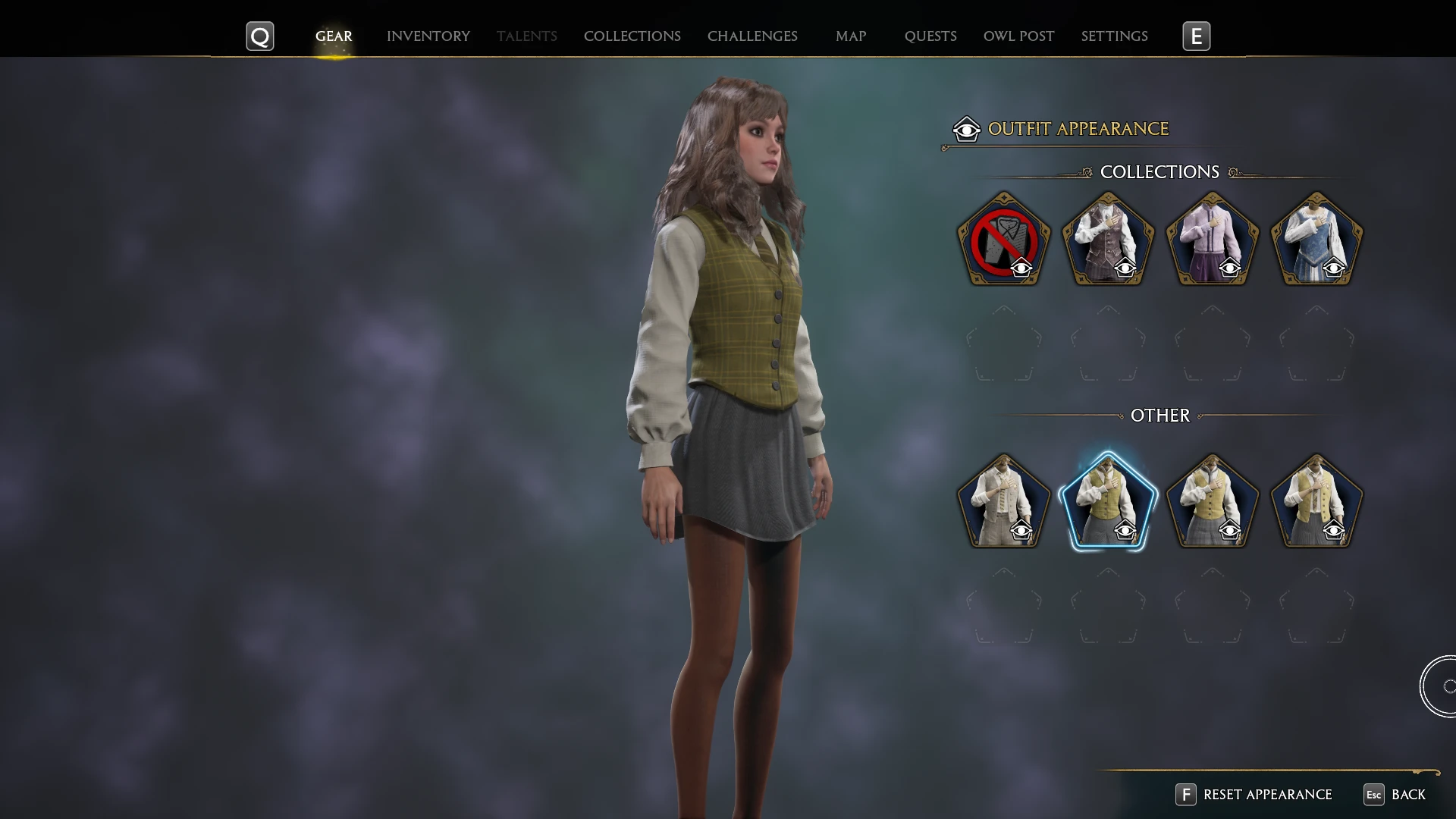The image size is (1456, 819).
Task: Show the Quests tab
Action: point(930,36)
